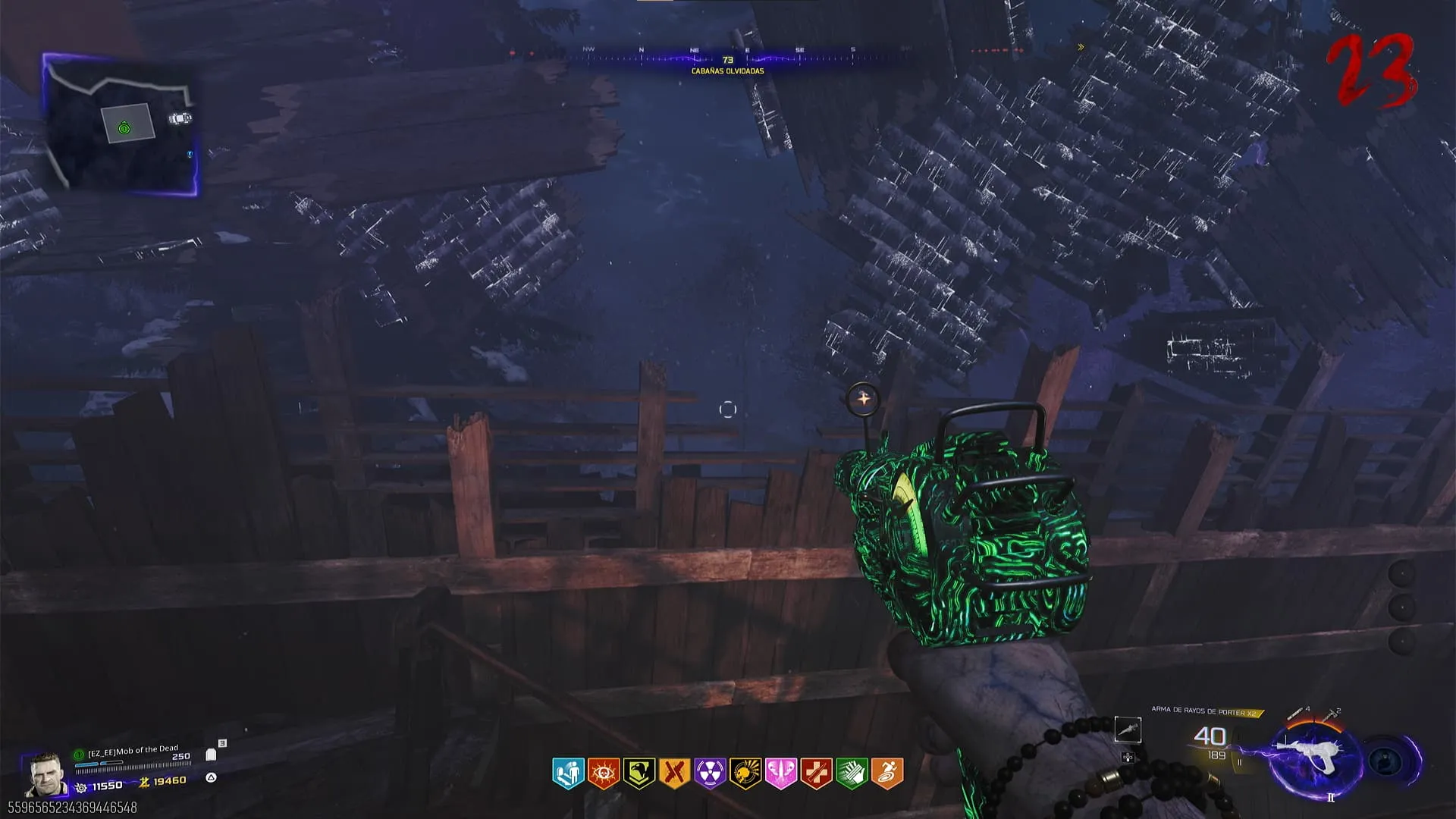Click the player character portrait
Viewport: 1456px width, 819px height.
coord(44,774)
